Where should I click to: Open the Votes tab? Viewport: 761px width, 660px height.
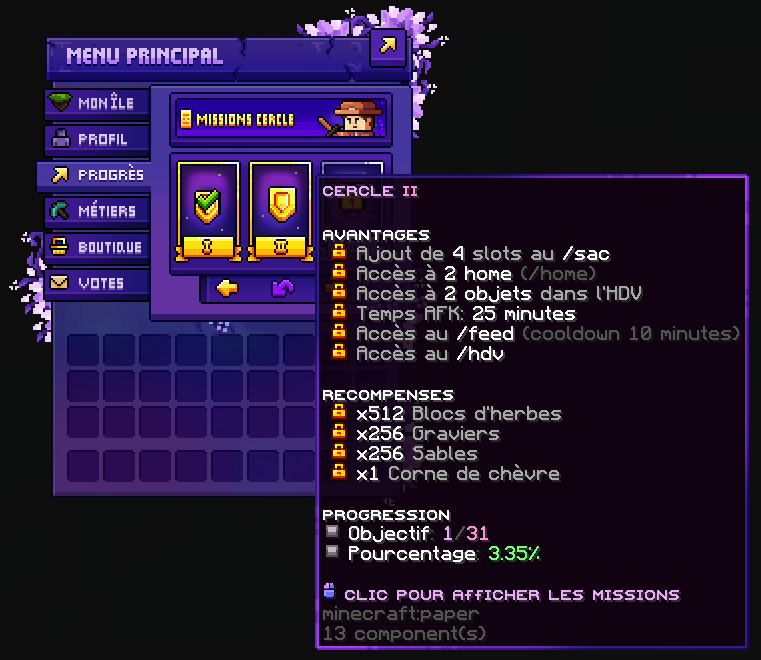pos(97,283)
